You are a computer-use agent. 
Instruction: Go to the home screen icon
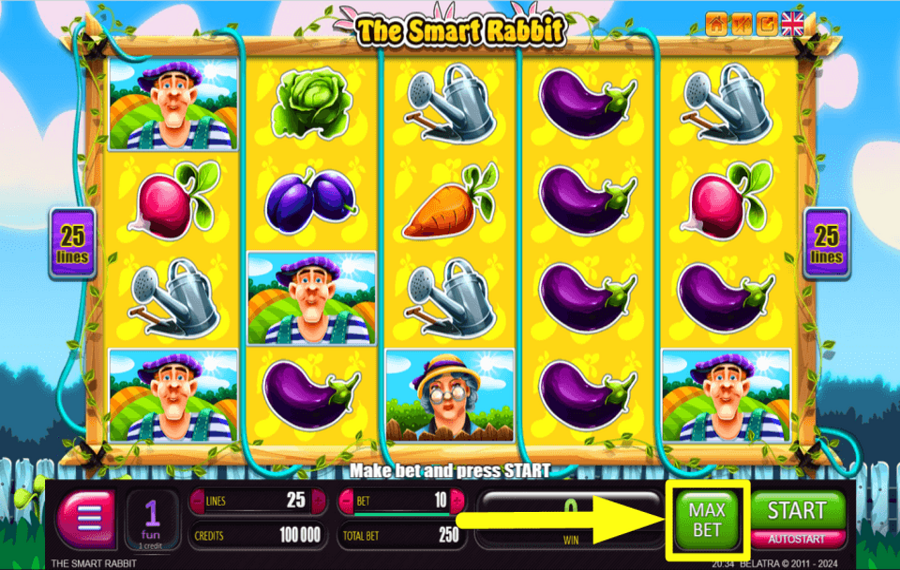[716, 23]
